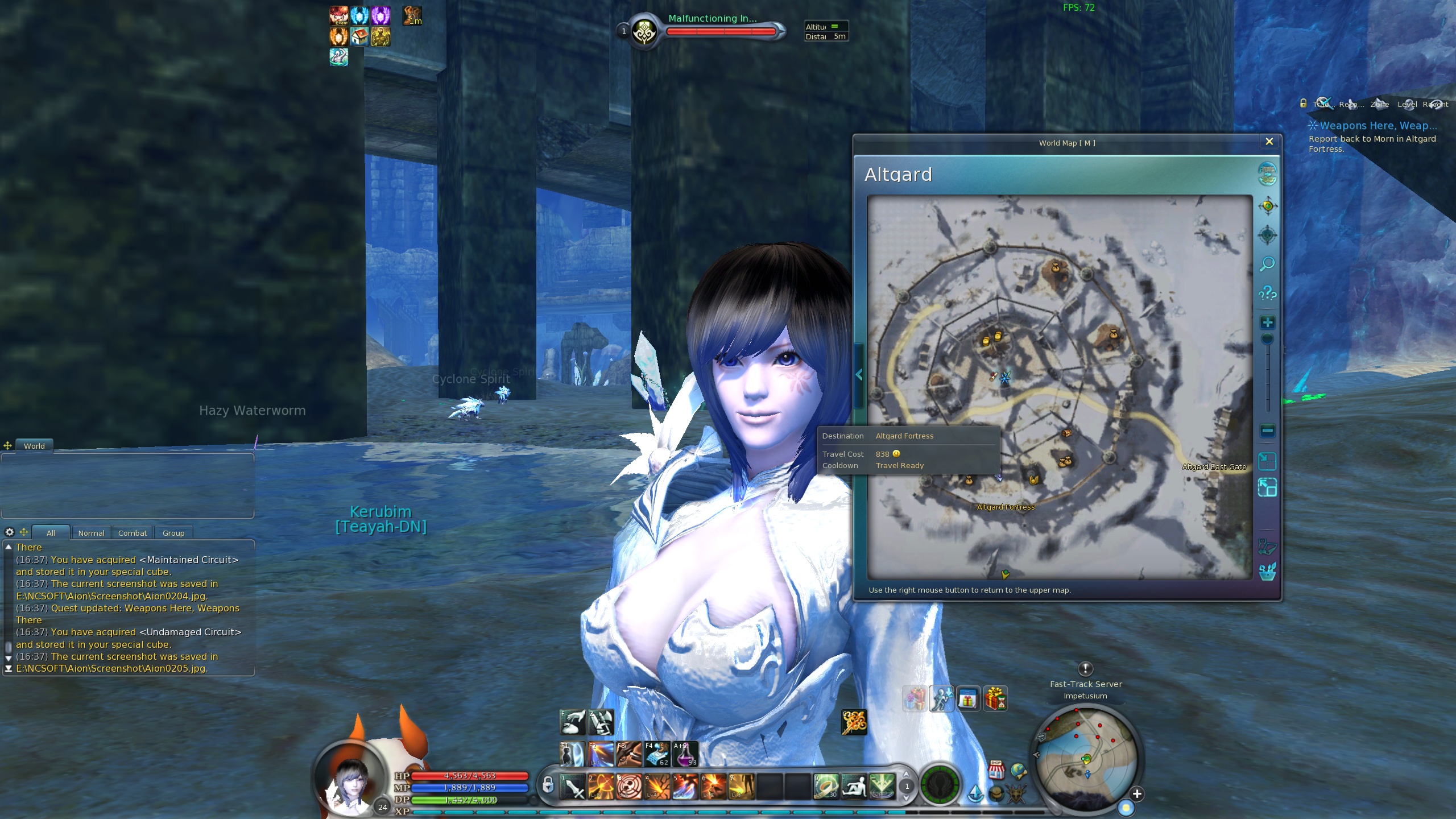
Task: Collapse the map side panel arrow
Action: coord(859,375)
